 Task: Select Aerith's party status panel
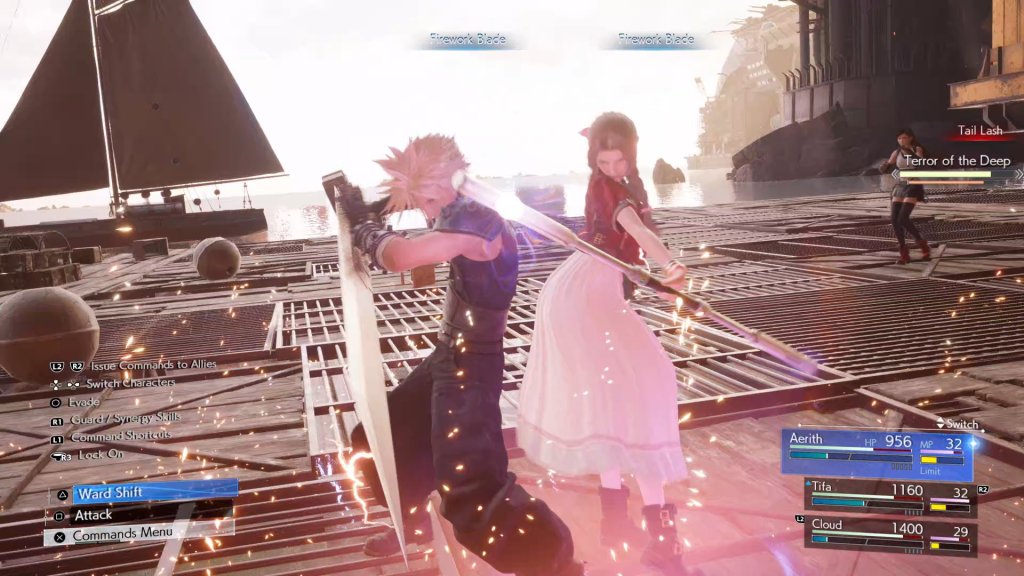[877, 454]
